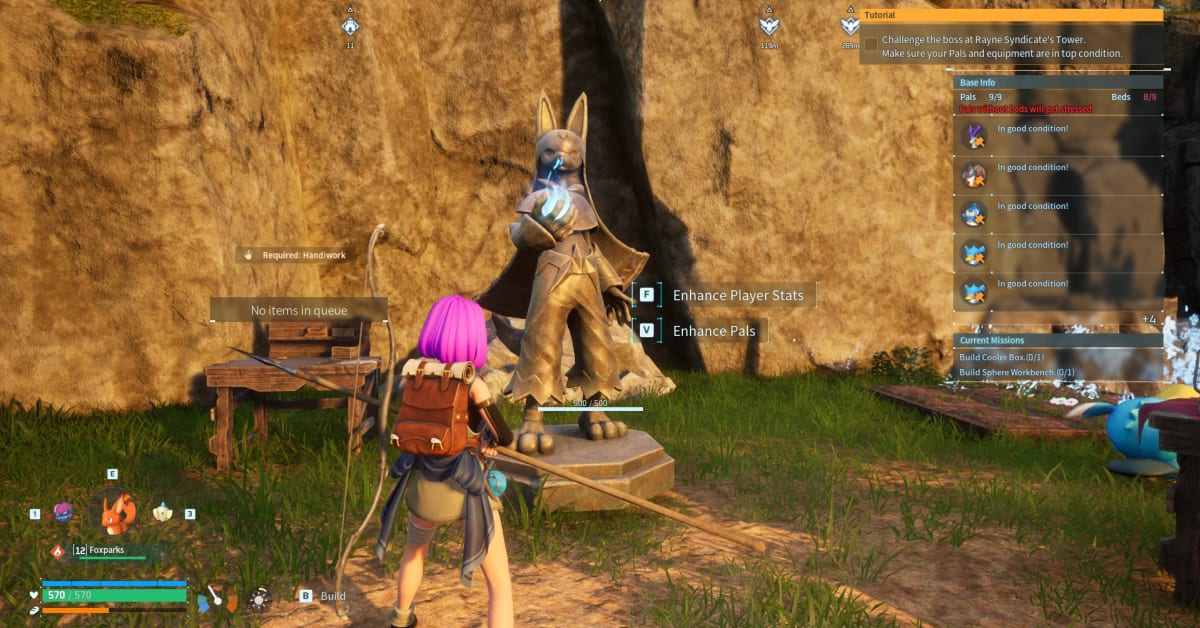Tick the tutorial objective checkbox
The image size is (1200, 628).
coord(871,44)
